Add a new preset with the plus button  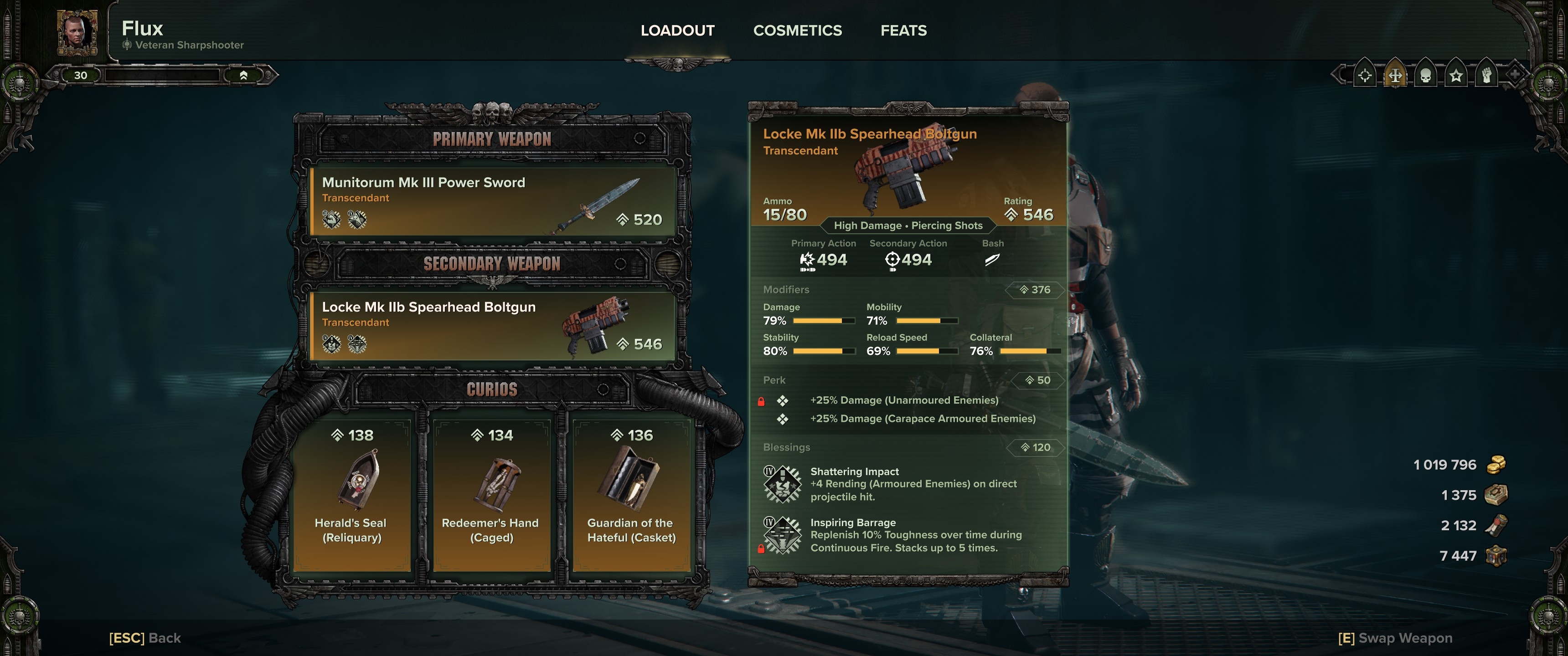coord(1515,75)
